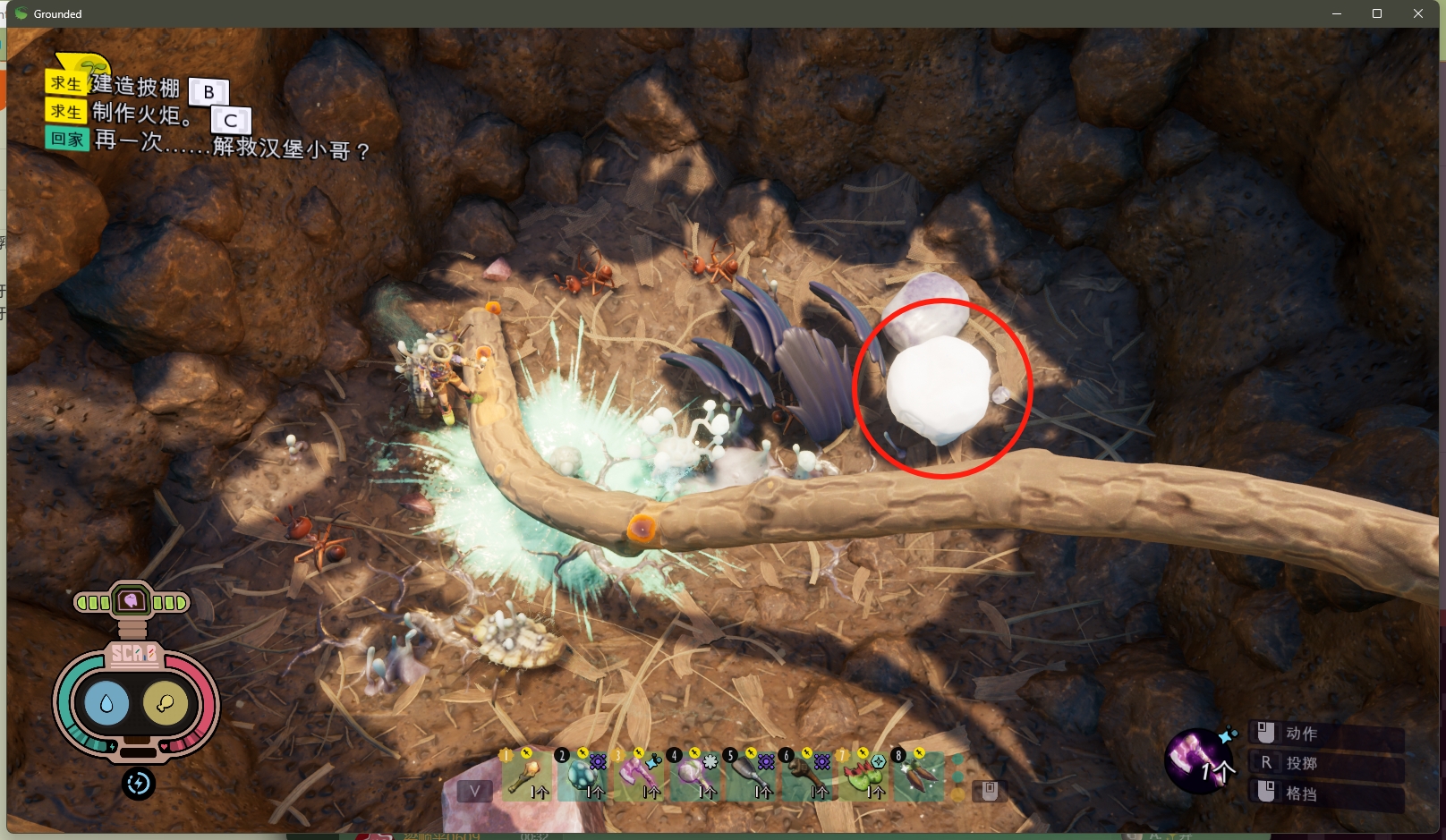Screen dimensions: 1446x840
Task: Select the brown club in hotbar slot 6
Action: (807, 775)
